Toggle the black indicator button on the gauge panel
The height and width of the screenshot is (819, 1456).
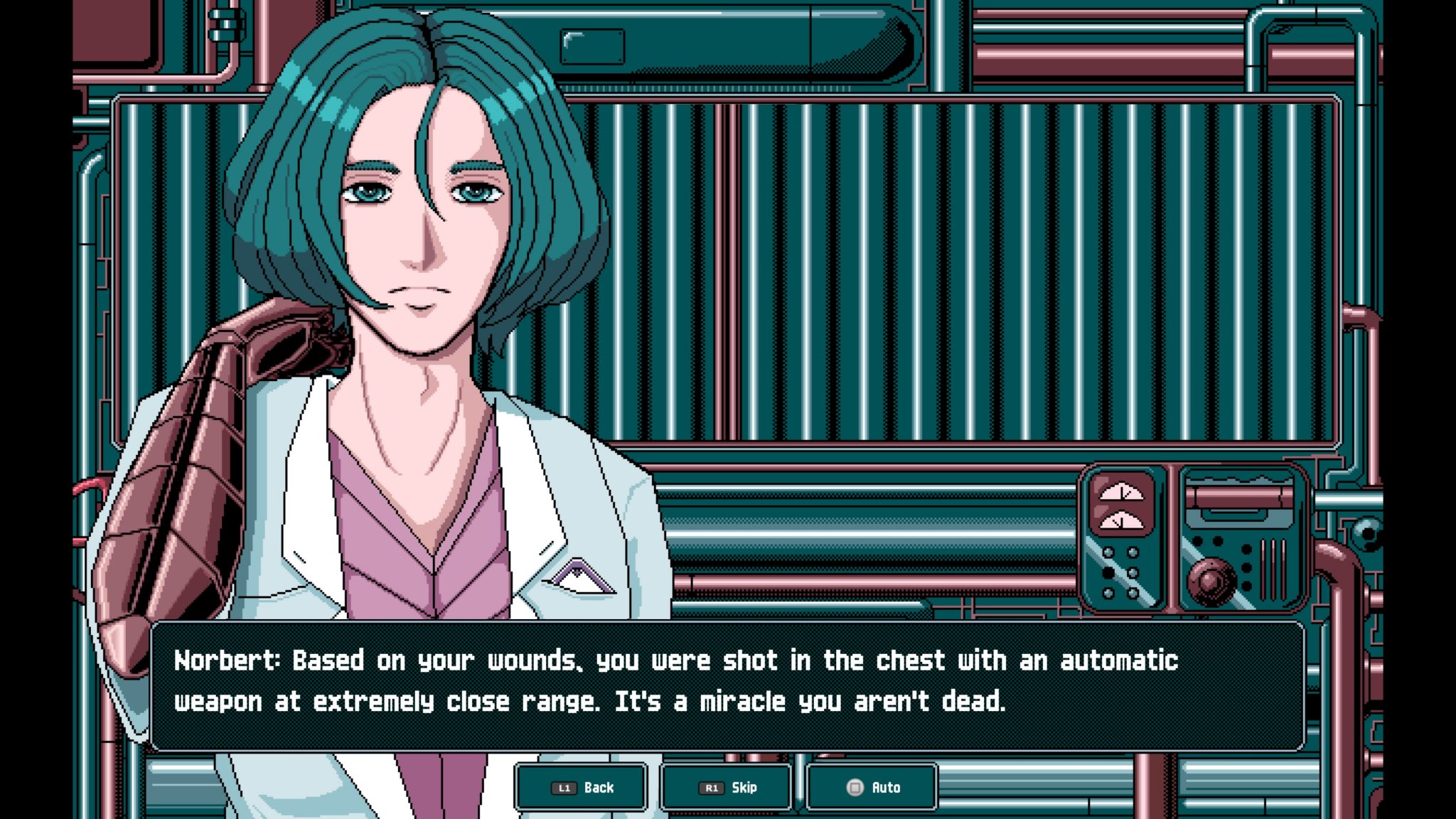(x=1107, y=574)
